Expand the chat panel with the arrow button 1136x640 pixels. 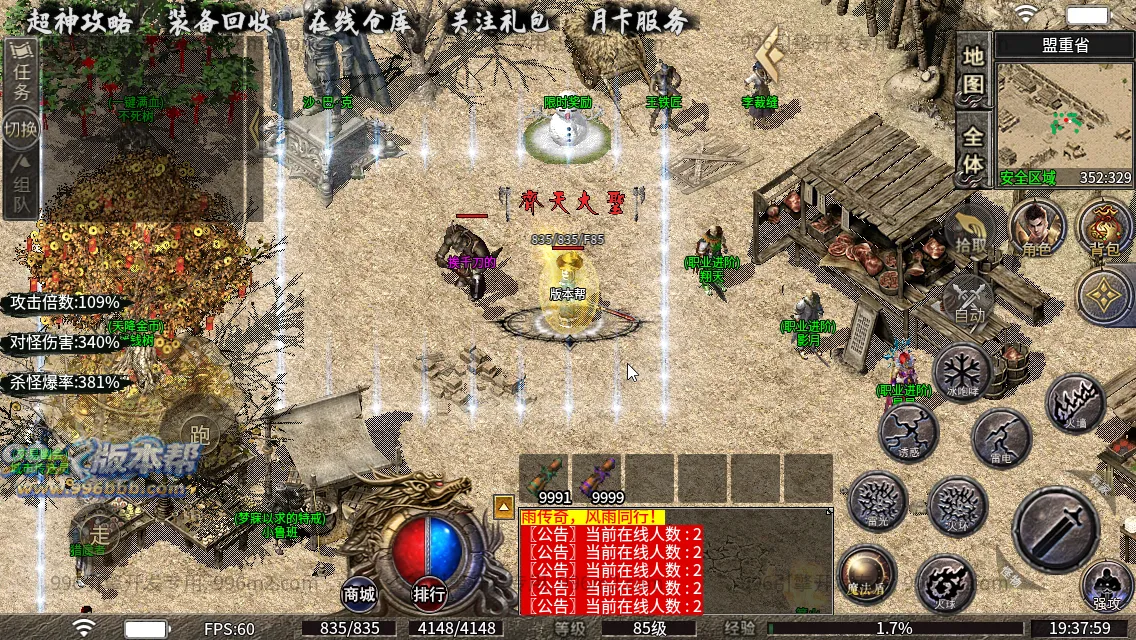click(504, 506)
